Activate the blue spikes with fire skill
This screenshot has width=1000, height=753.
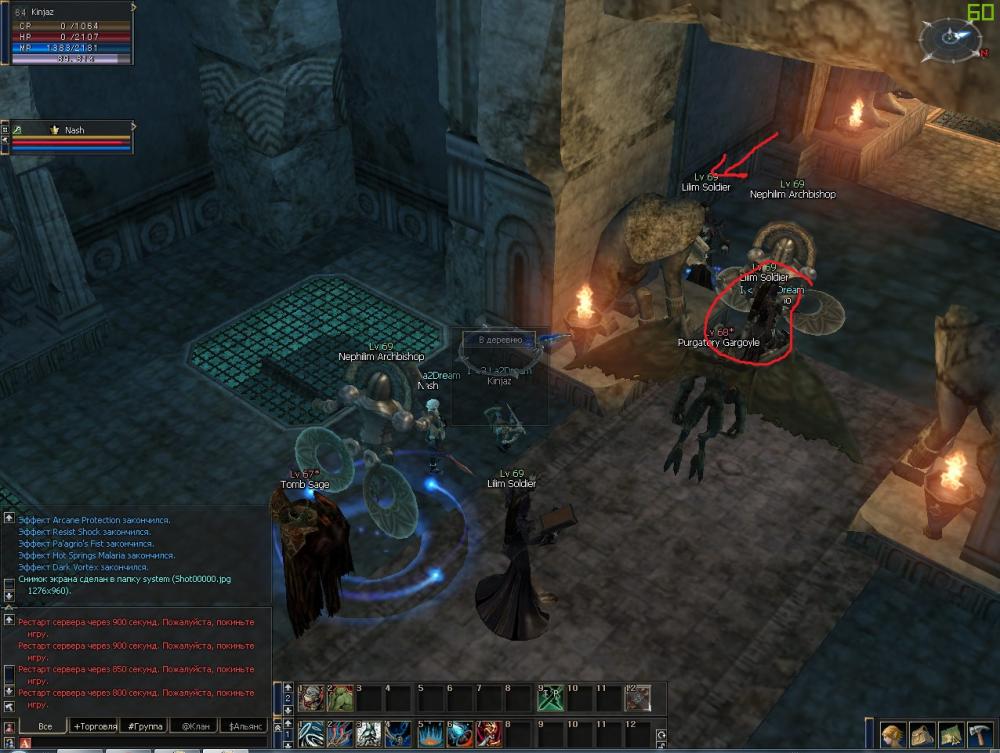(x=431, y=732)
